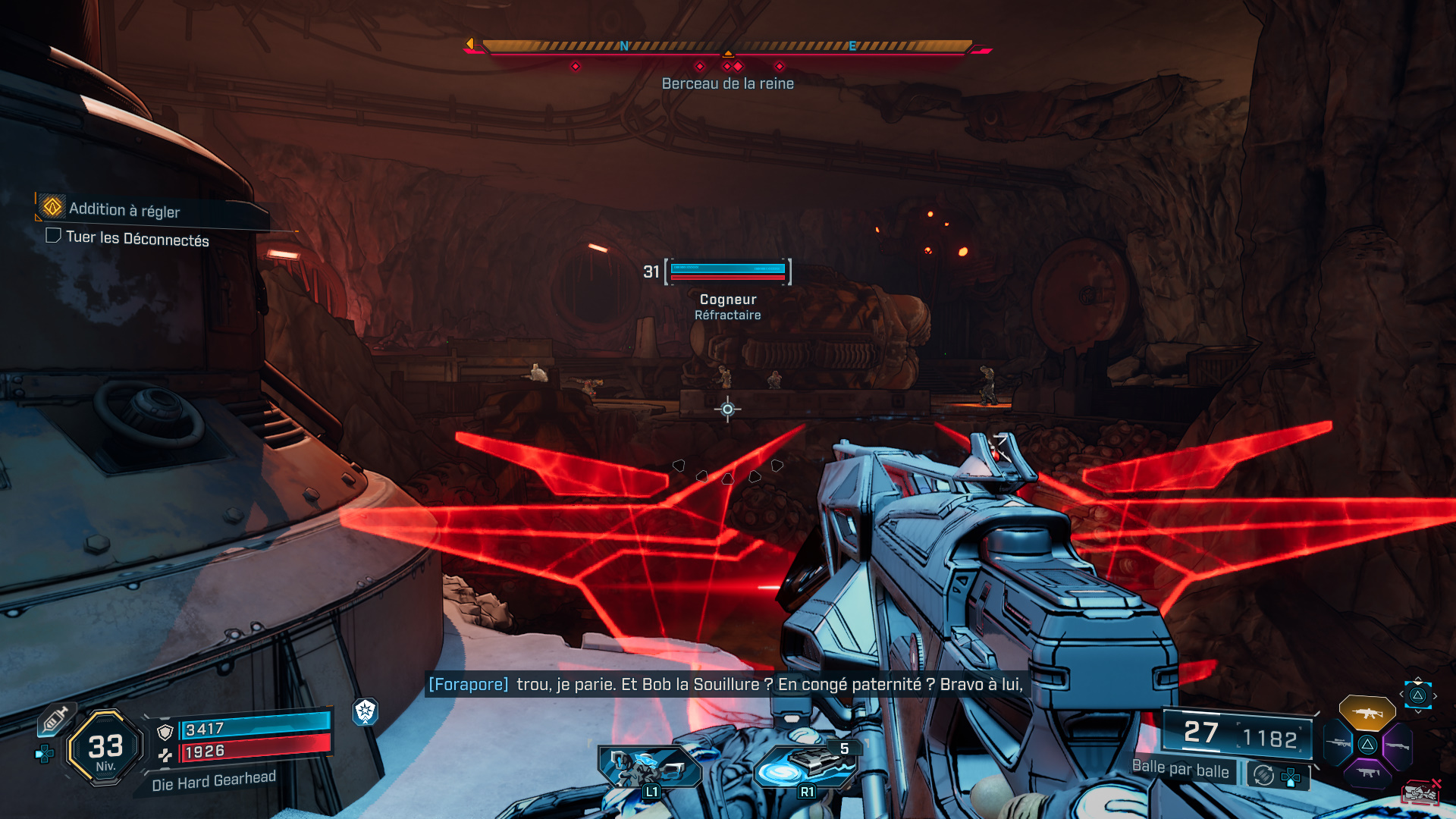Open the Addition à régler quest tracker
1456x819 pixels.
click(x=124, y=210)
